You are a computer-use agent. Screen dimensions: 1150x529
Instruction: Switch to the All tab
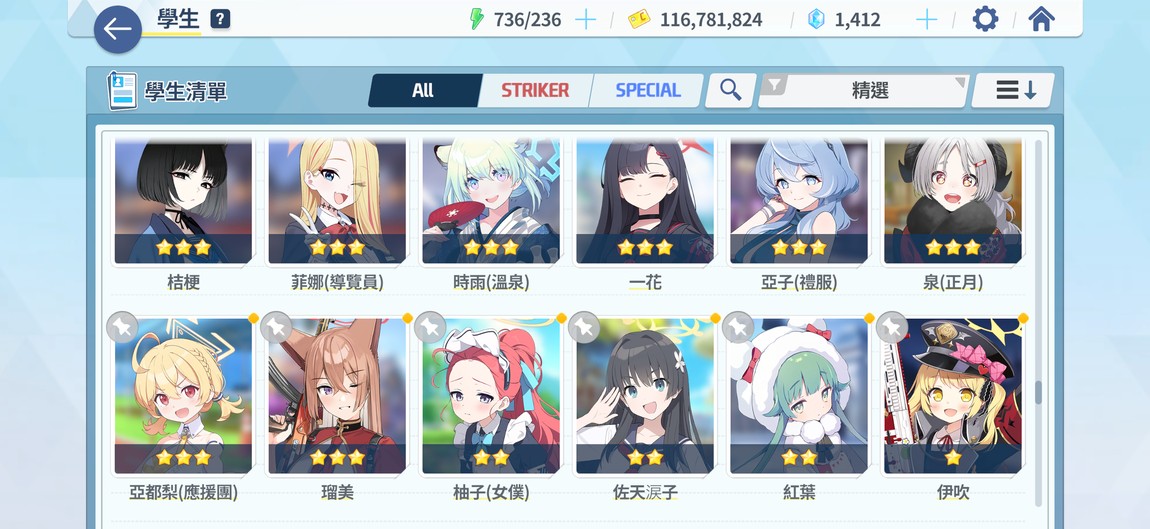click(x=422, y=90)
